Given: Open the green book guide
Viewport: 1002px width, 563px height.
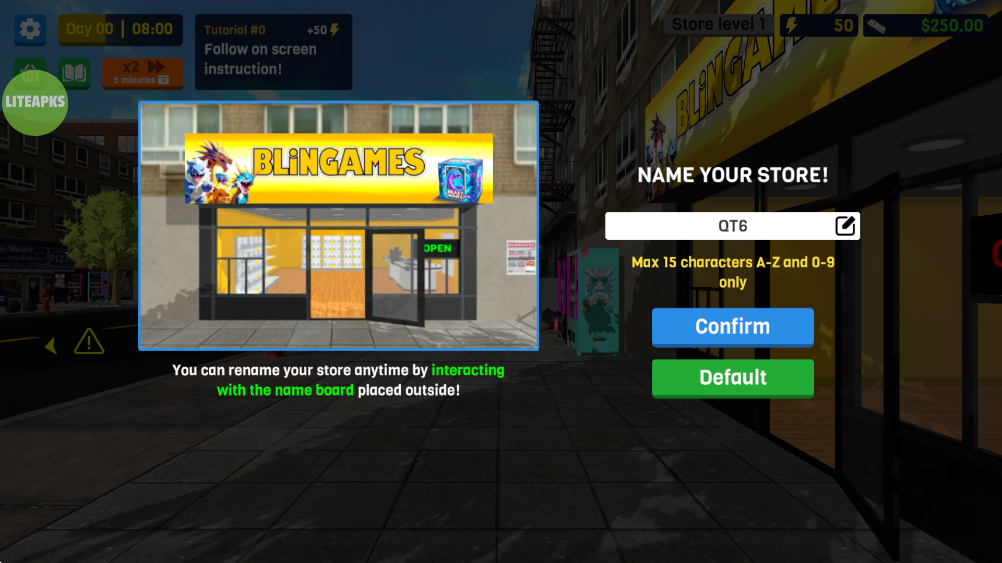Looking at the screenshot, I should [x=75, y=72].
